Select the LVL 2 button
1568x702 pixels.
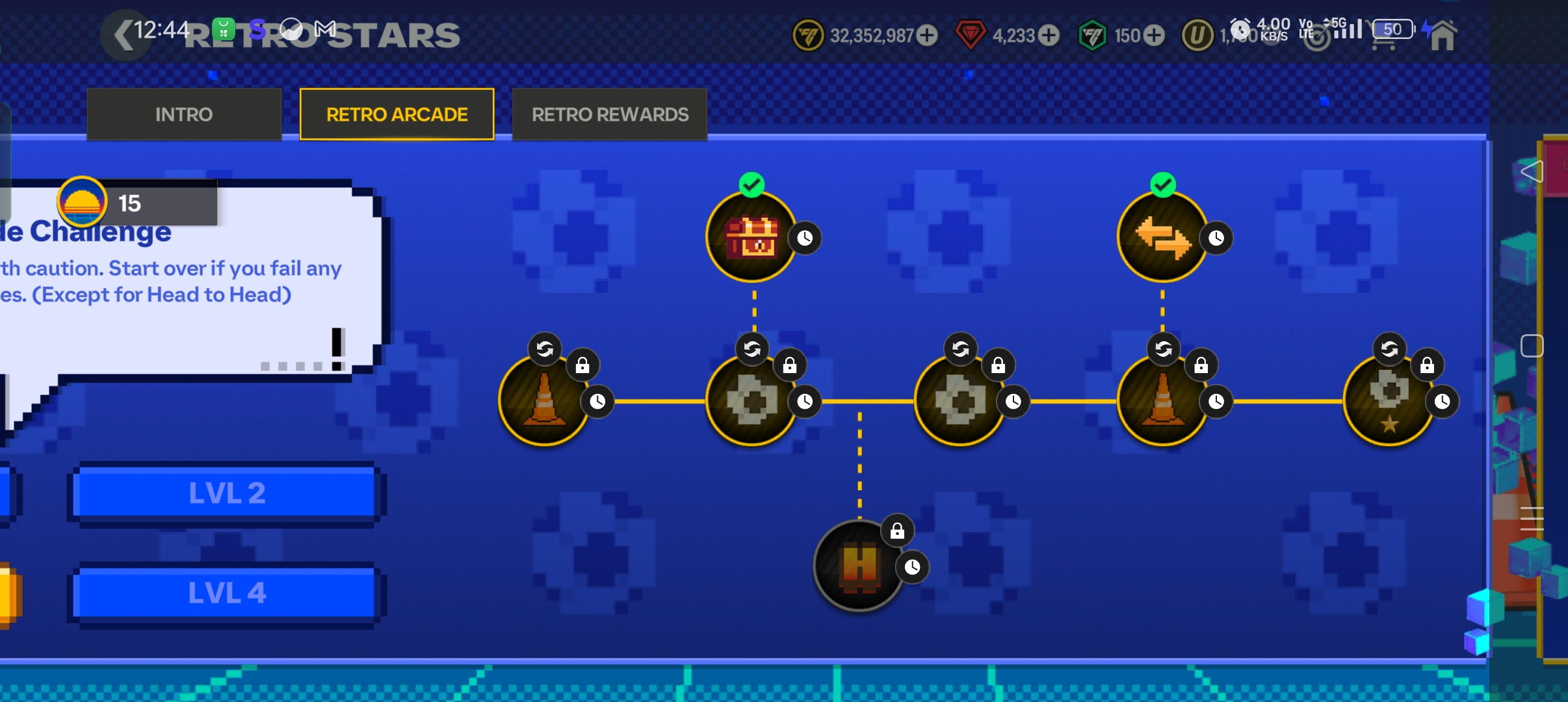point(226,493)
